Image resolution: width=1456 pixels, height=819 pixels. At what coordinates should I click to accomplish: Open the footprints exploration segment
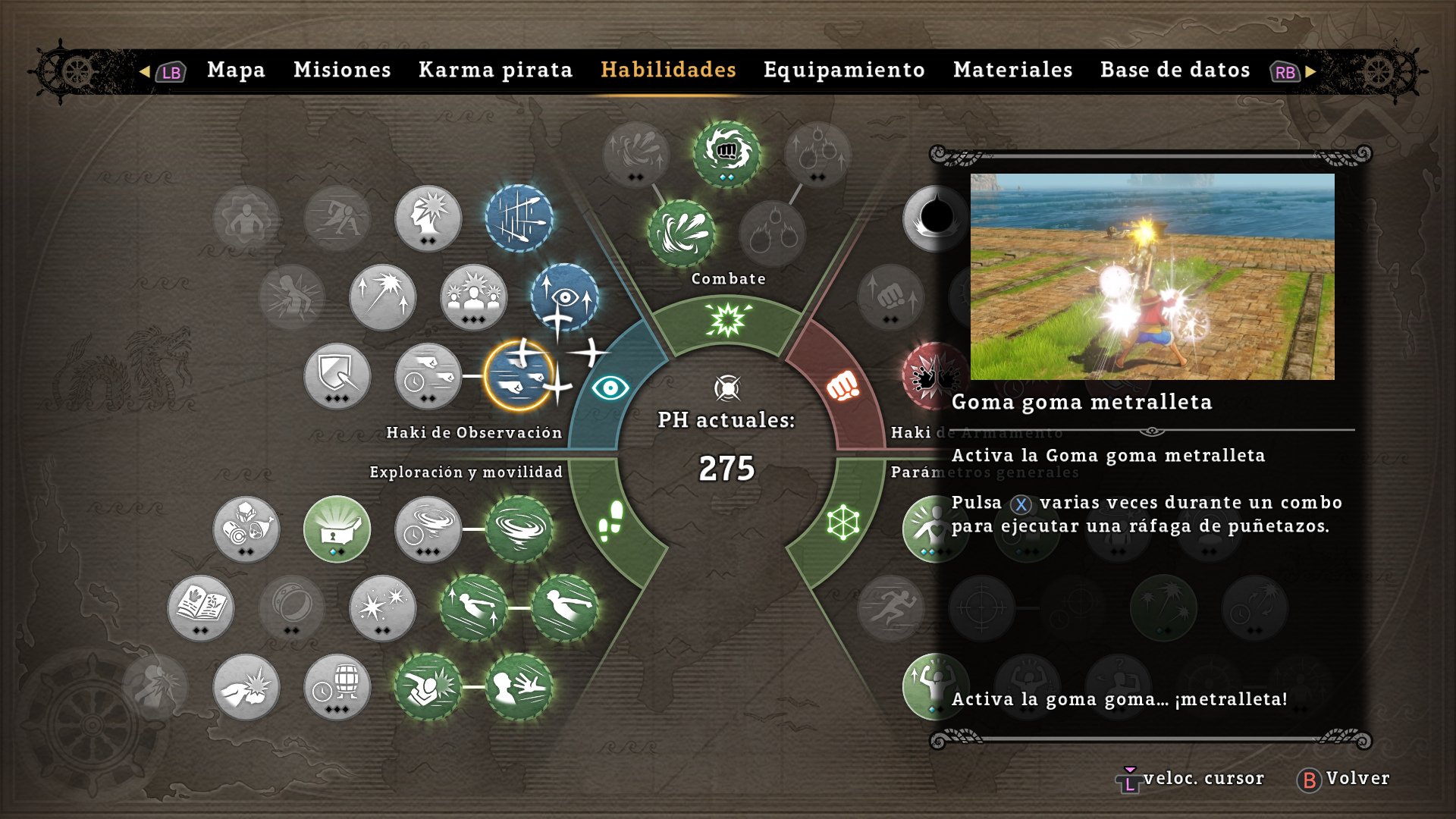coord(611,520)
